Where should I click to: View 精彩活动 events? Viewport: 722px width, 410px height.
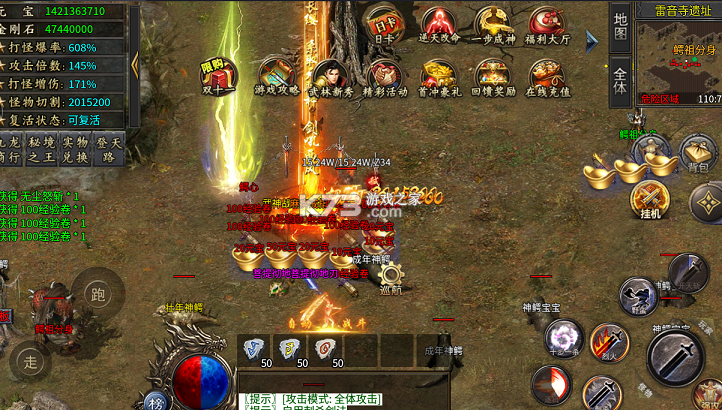385,78
